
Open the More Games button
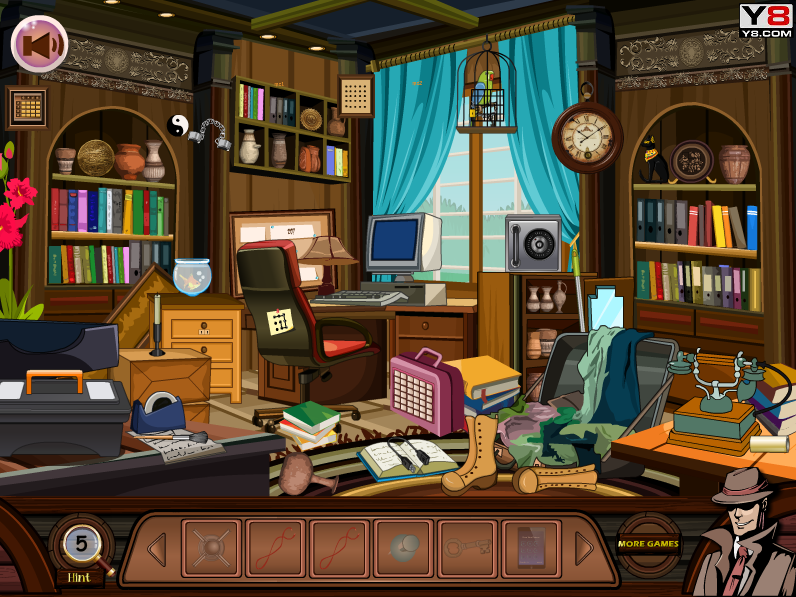[648, 545]
